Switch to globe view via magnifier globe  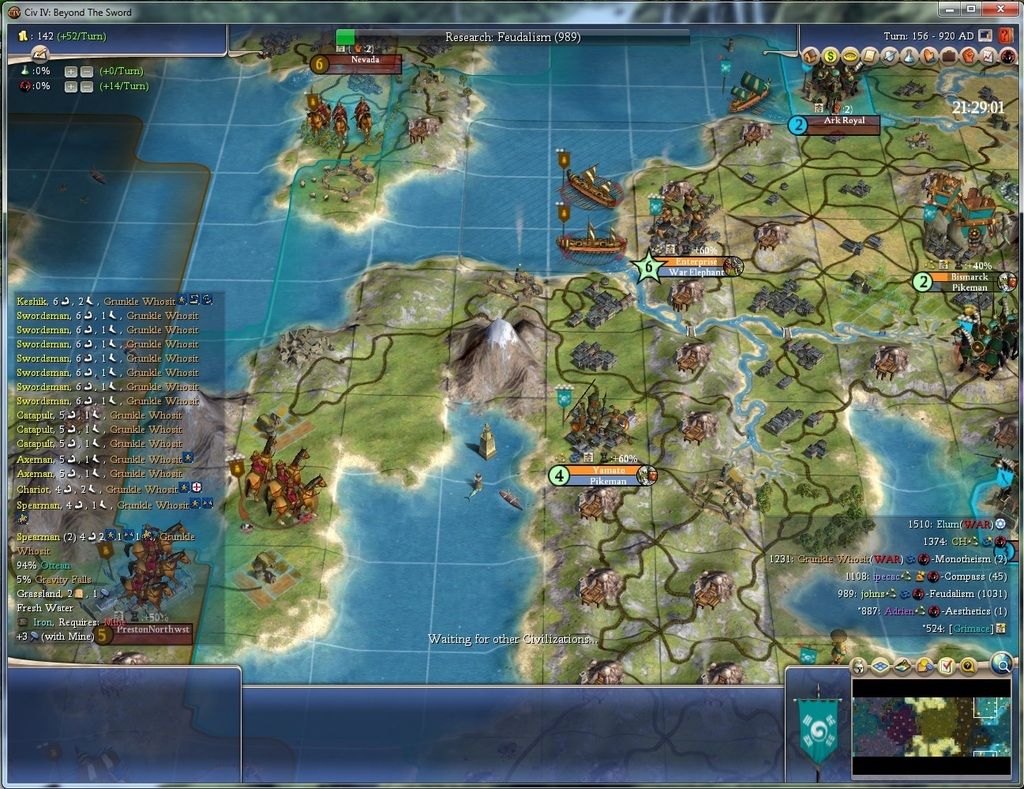tap(1001, 662)
